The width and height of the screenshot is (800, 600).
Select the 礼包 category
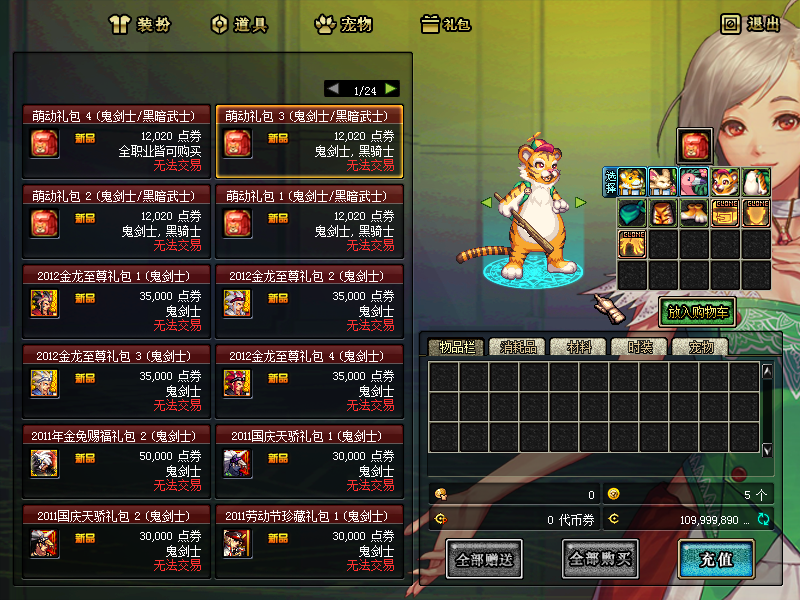pyautogui.click(x=445, y=24)
